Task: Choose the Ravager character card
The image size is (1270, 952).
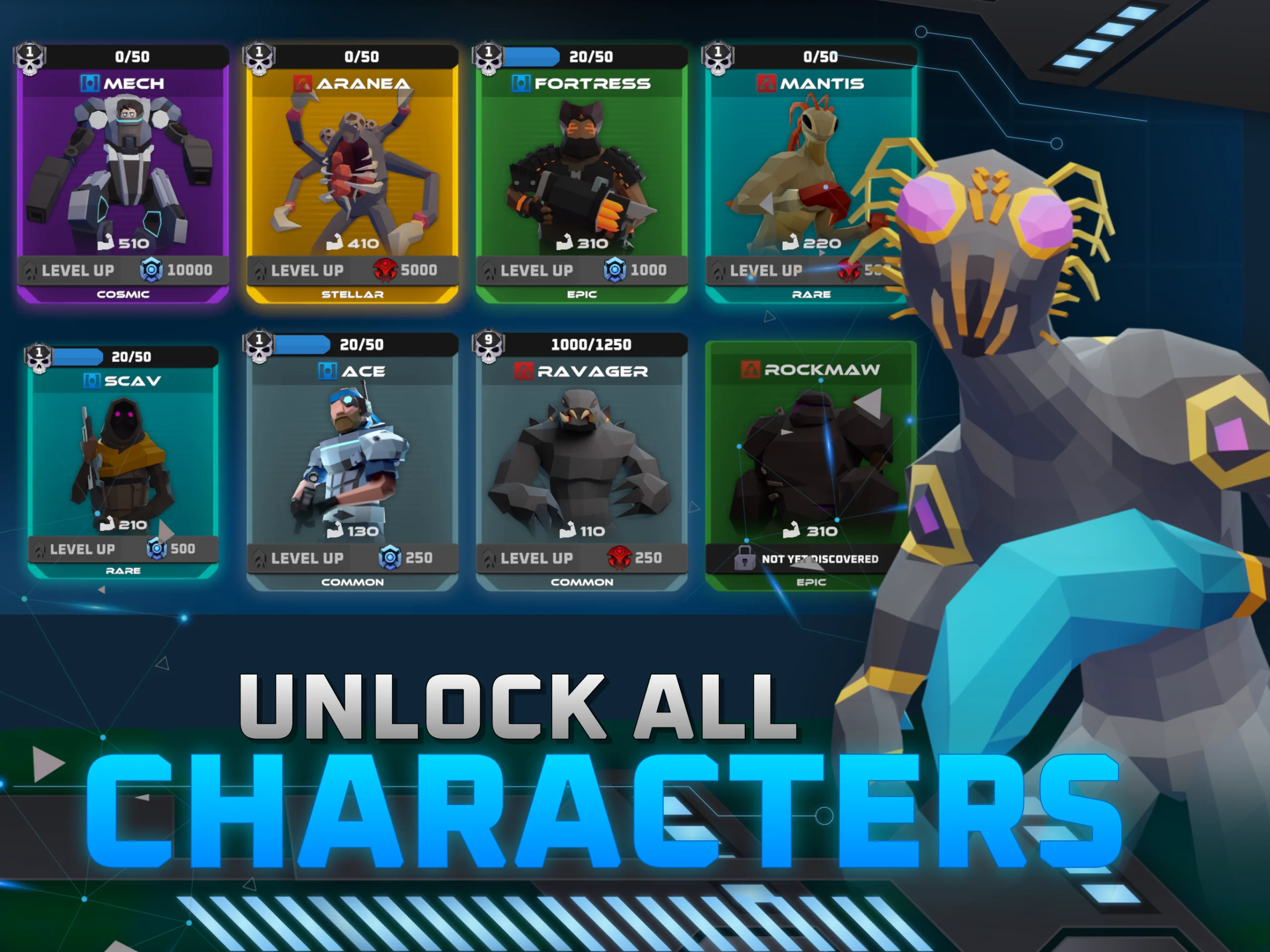Action: tap(581, 453)
